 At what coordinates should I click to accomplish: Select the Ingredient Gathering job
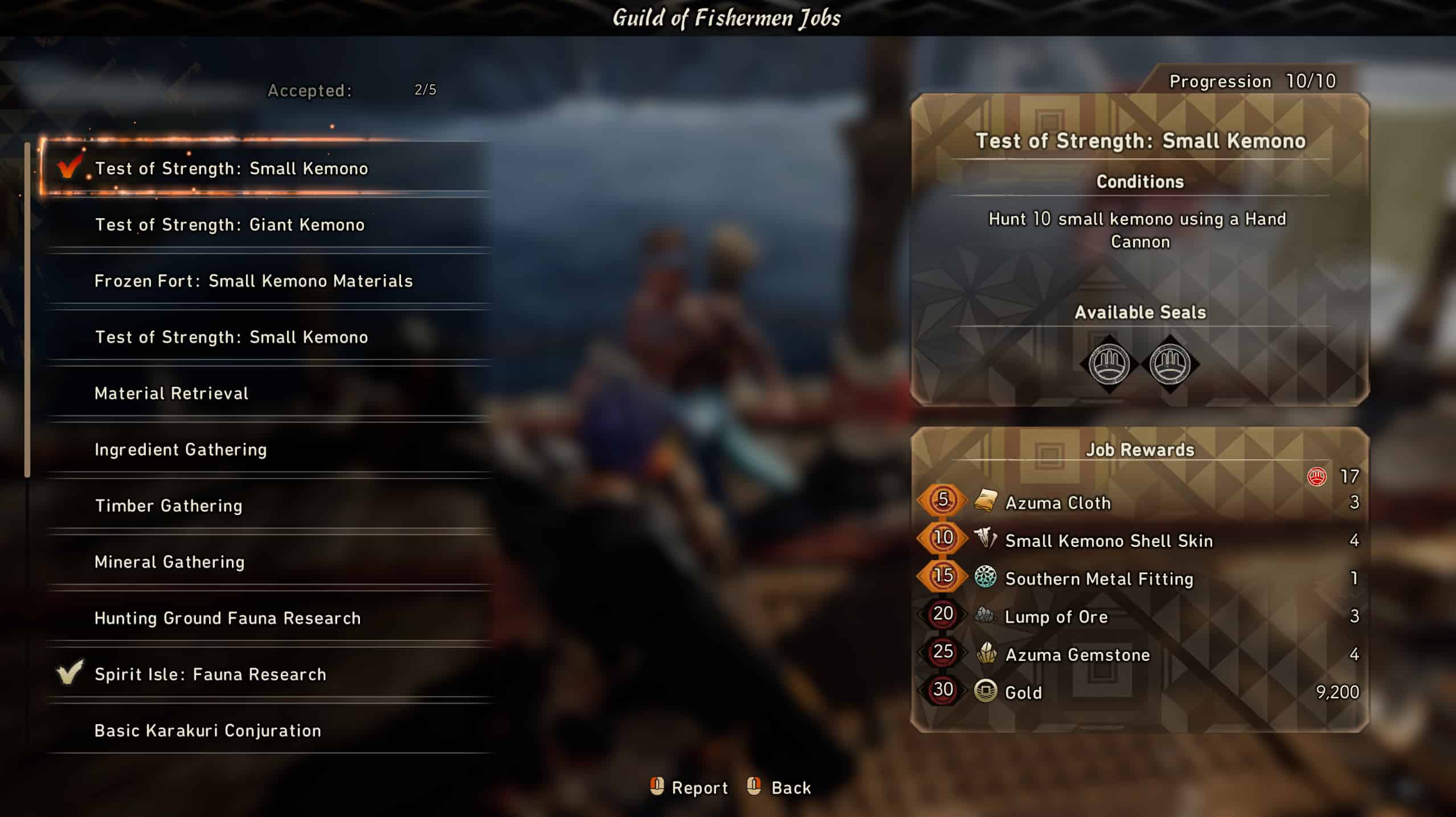click(181, 450)
